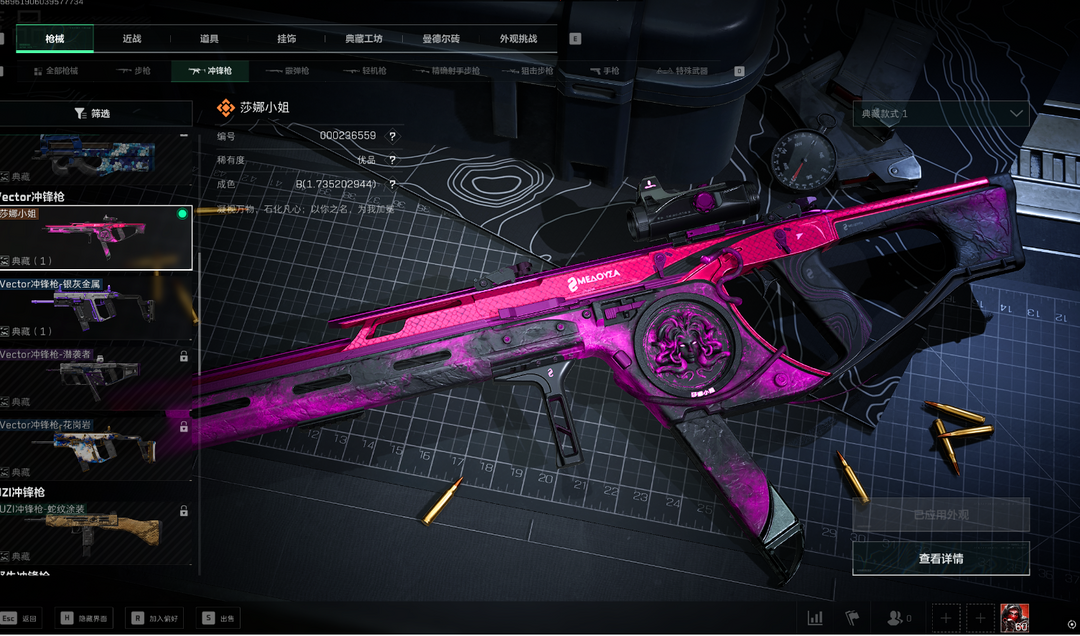Open the 筛选 filter button
Image resolution: width=1080 pixels, height=636 pixels.
click(x=93, y=114)
